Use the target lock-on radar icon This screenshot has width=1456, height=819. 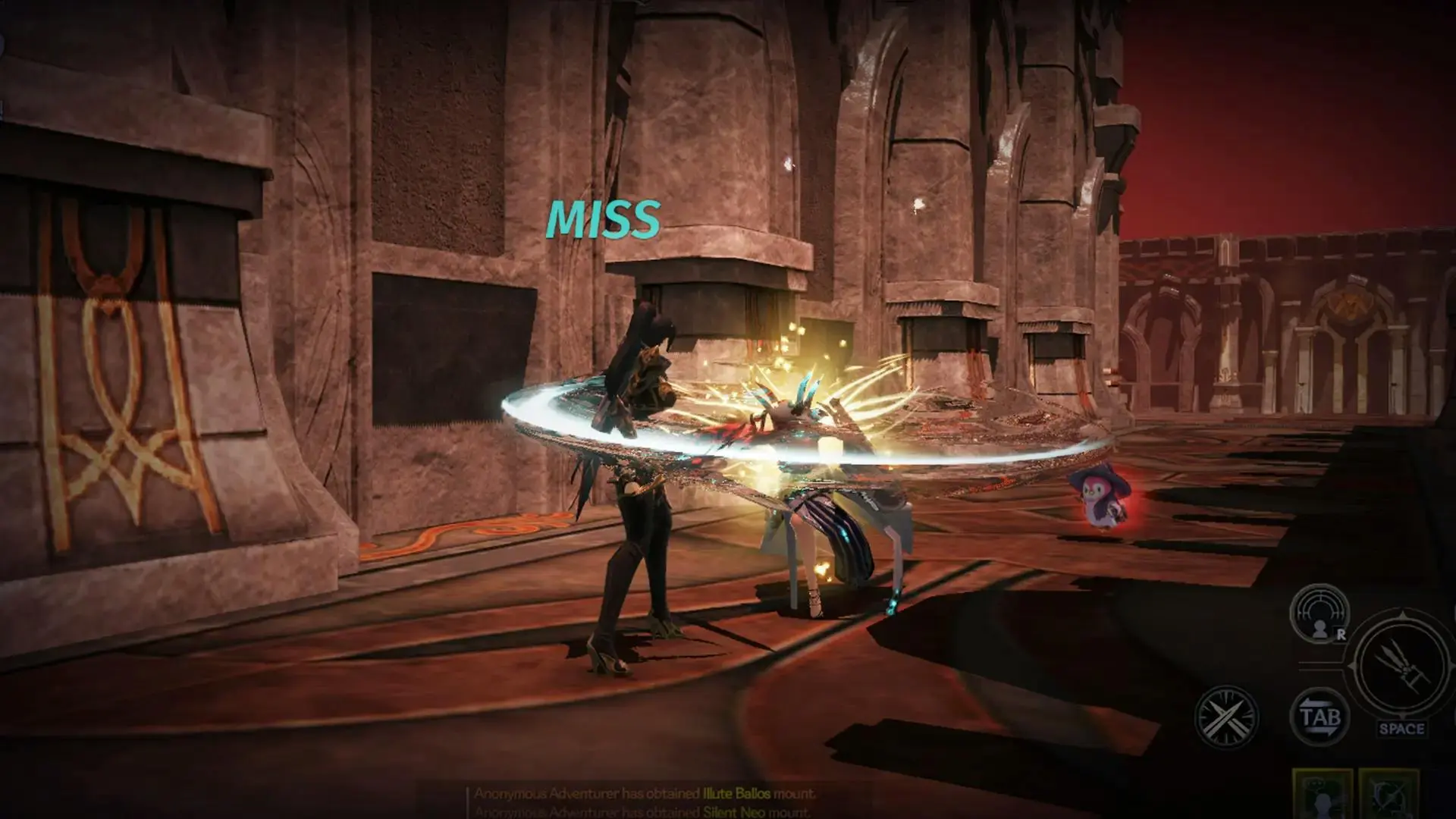tap(1319, 613)
